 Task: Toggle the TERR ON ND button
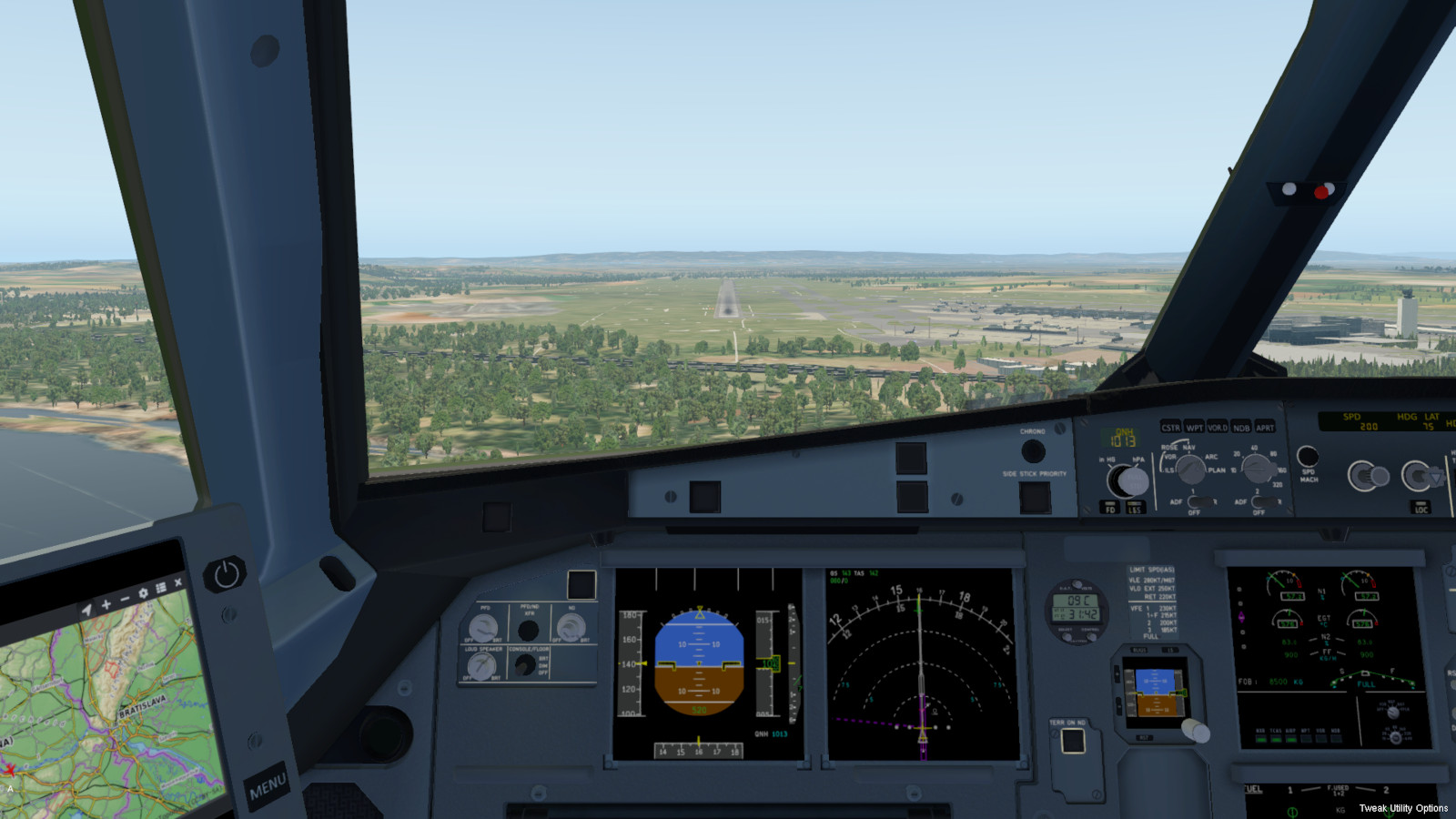(1073, 741)
